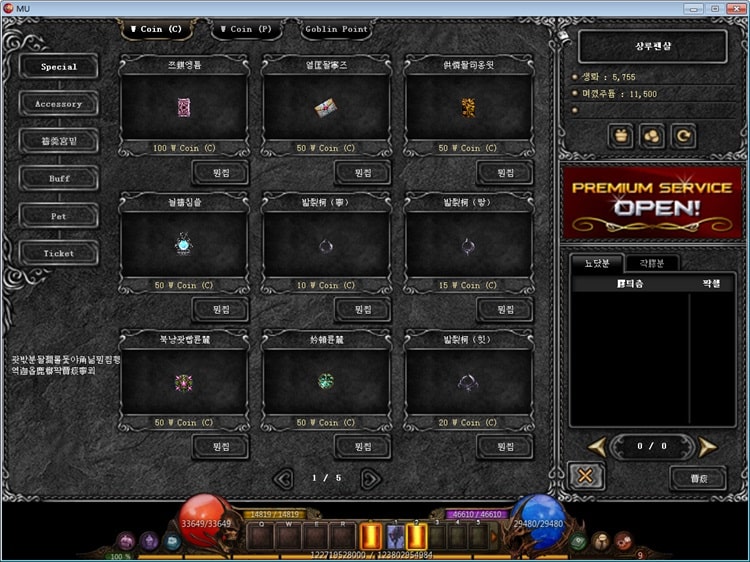Screen dimensions: 750x562
Task: Open the Ticket category
Action: [59, 253]
